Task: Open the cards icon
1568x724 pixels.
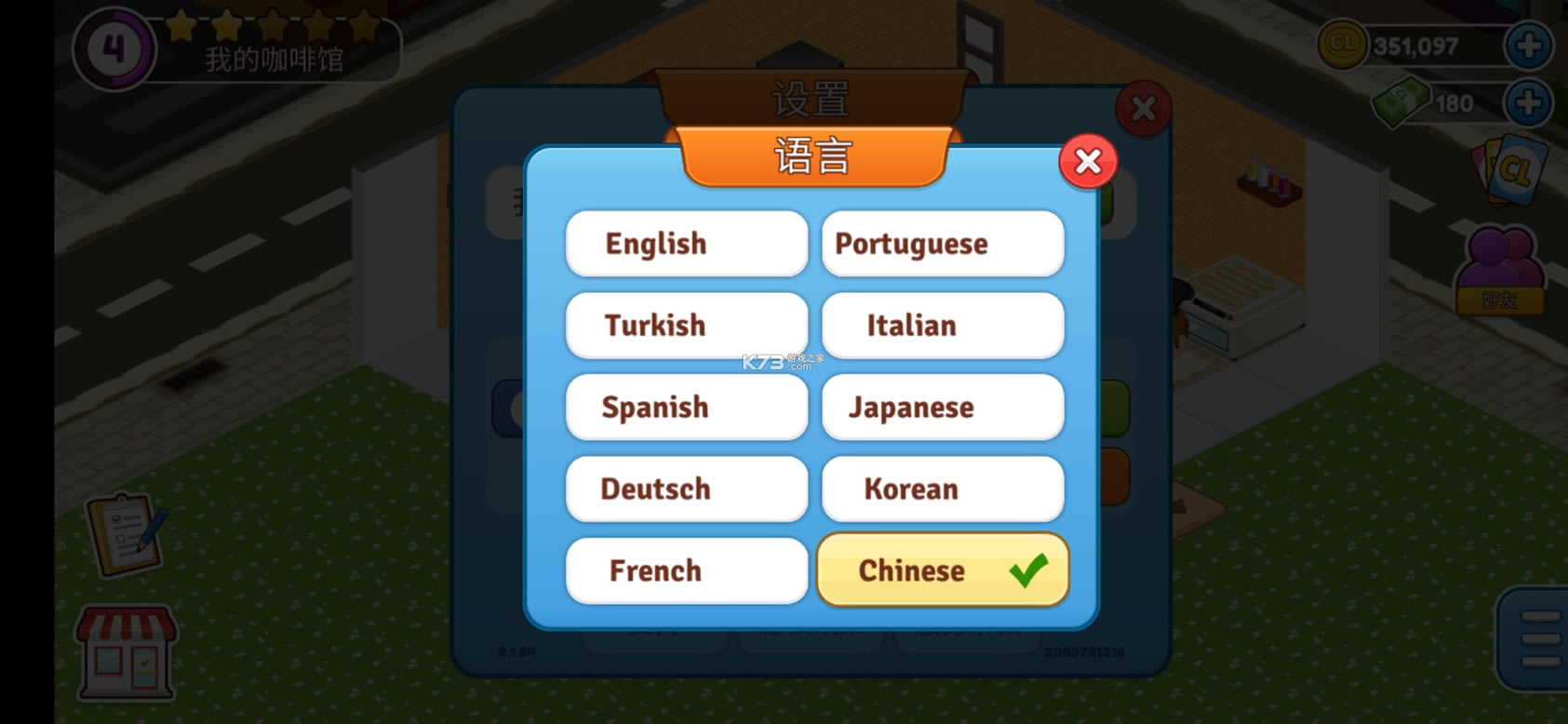Action: pyautogui.click(x=1509, y=170)
